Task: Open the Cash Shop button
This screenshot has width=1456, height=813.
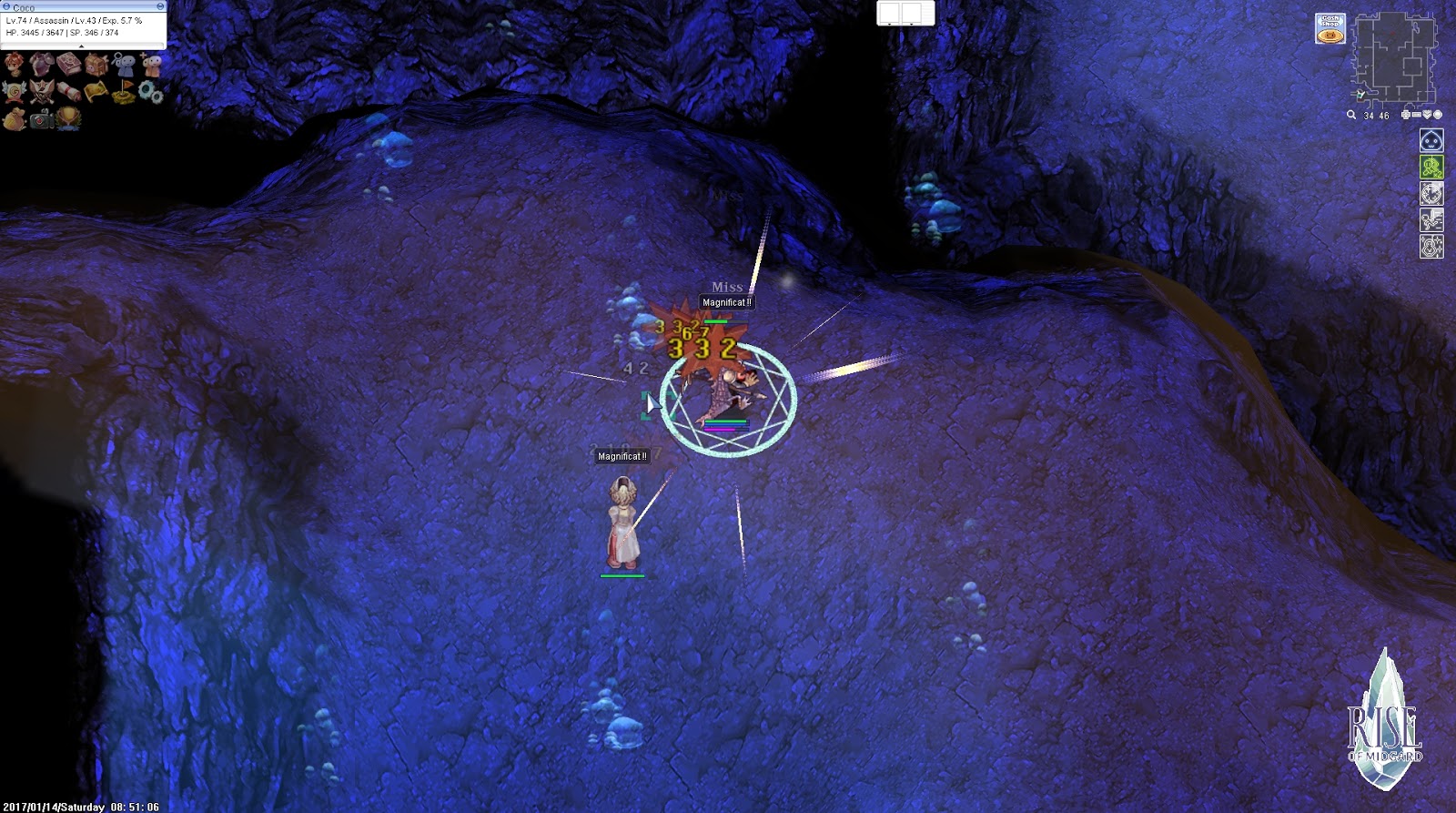Action: tap(1330, 28)
